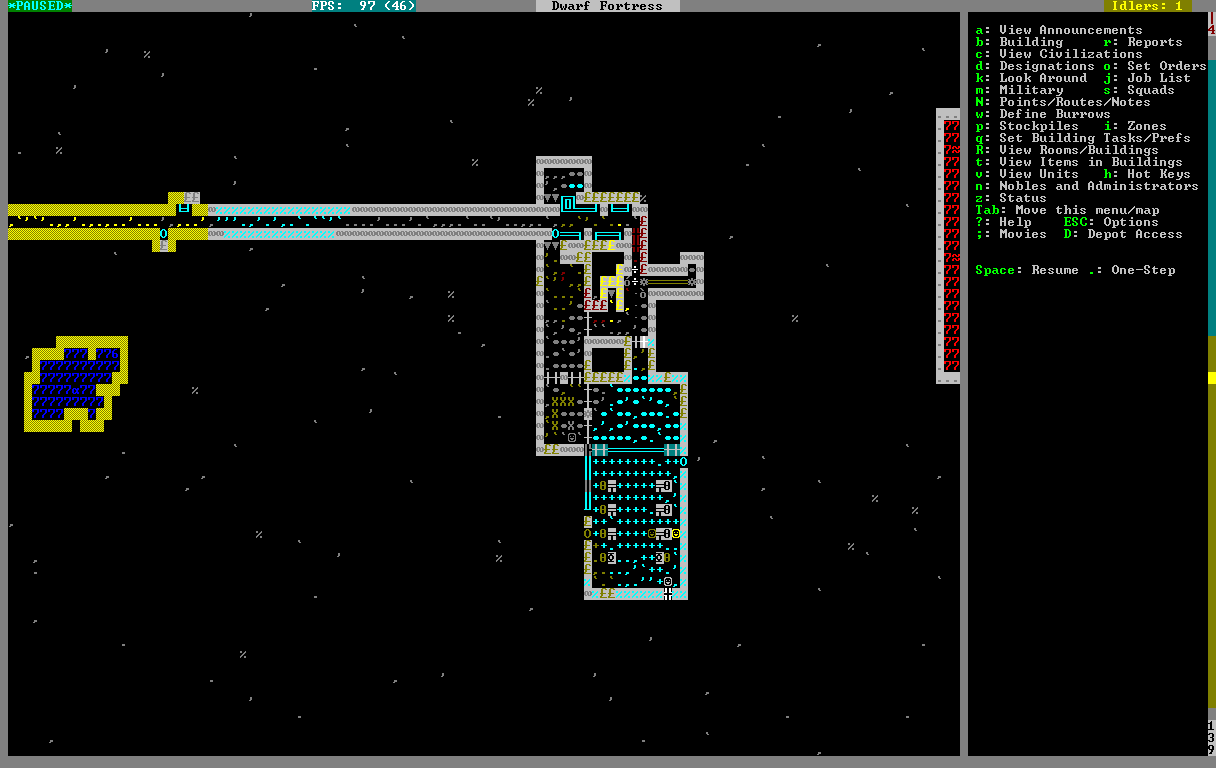
Task: Select Set Orders
Action: 1166,66
